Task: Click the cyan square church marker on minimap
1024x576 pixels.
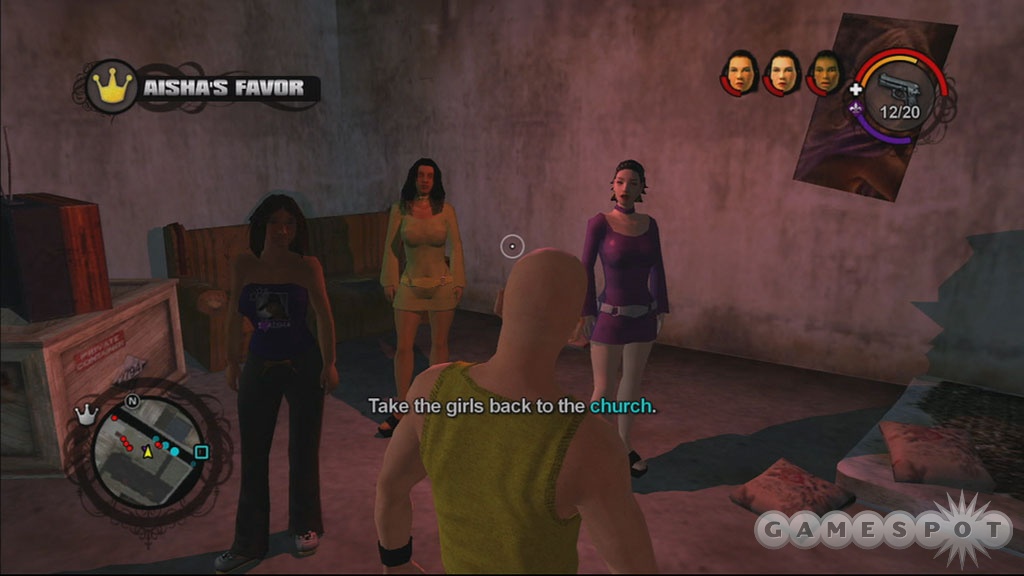Action: coord(201,452)
